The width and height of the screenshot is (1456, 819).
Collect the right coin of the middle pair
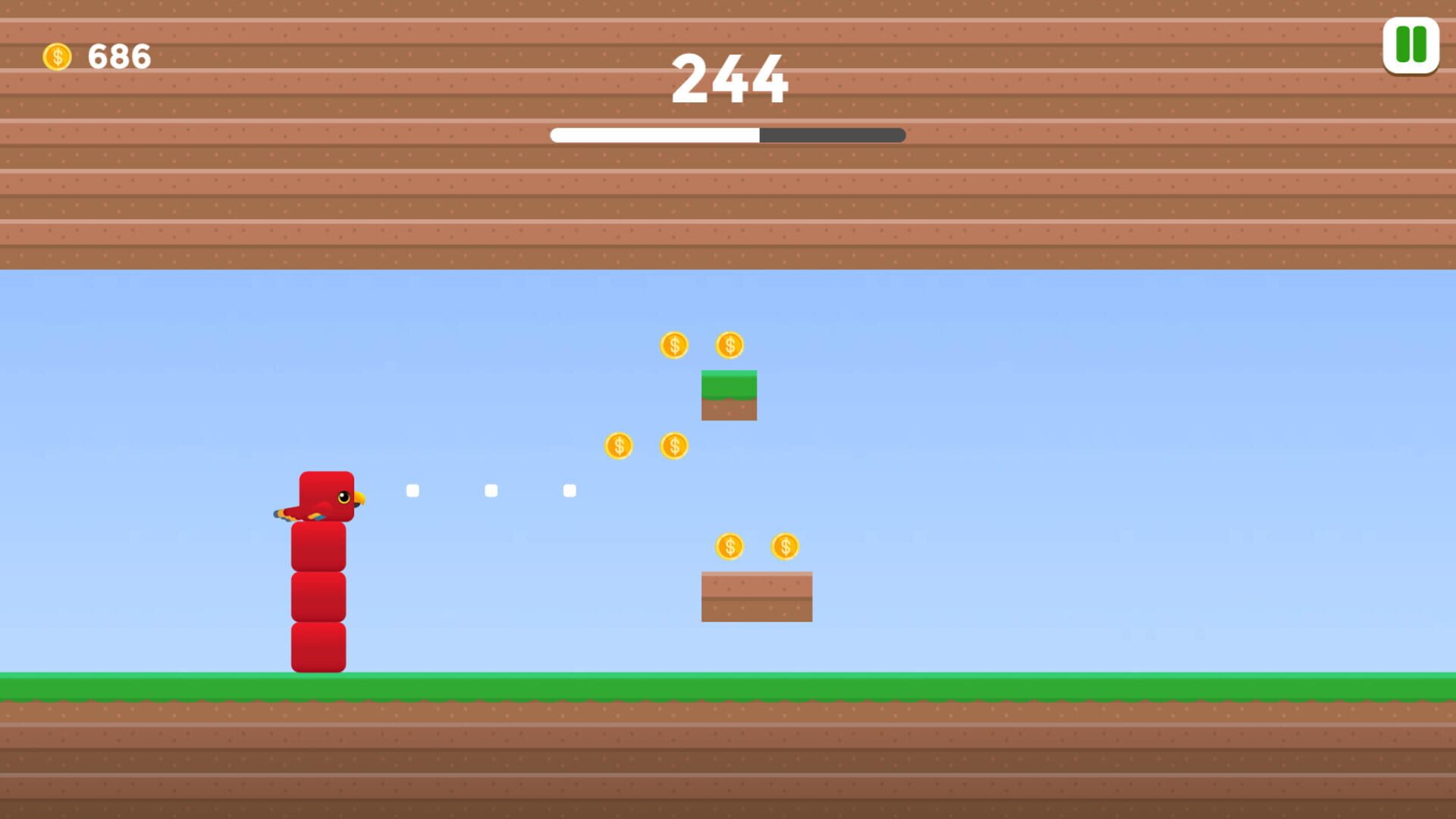click(x=675, y=445)
